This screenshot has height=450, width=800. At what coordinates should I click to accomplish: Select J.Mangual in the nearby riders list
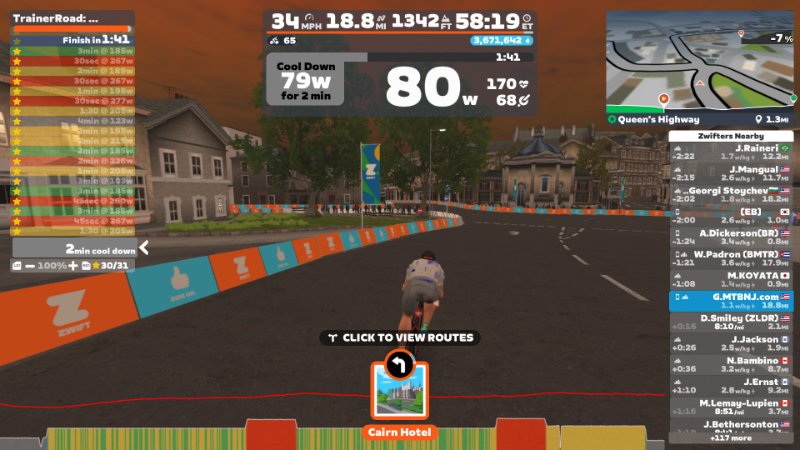732,175
